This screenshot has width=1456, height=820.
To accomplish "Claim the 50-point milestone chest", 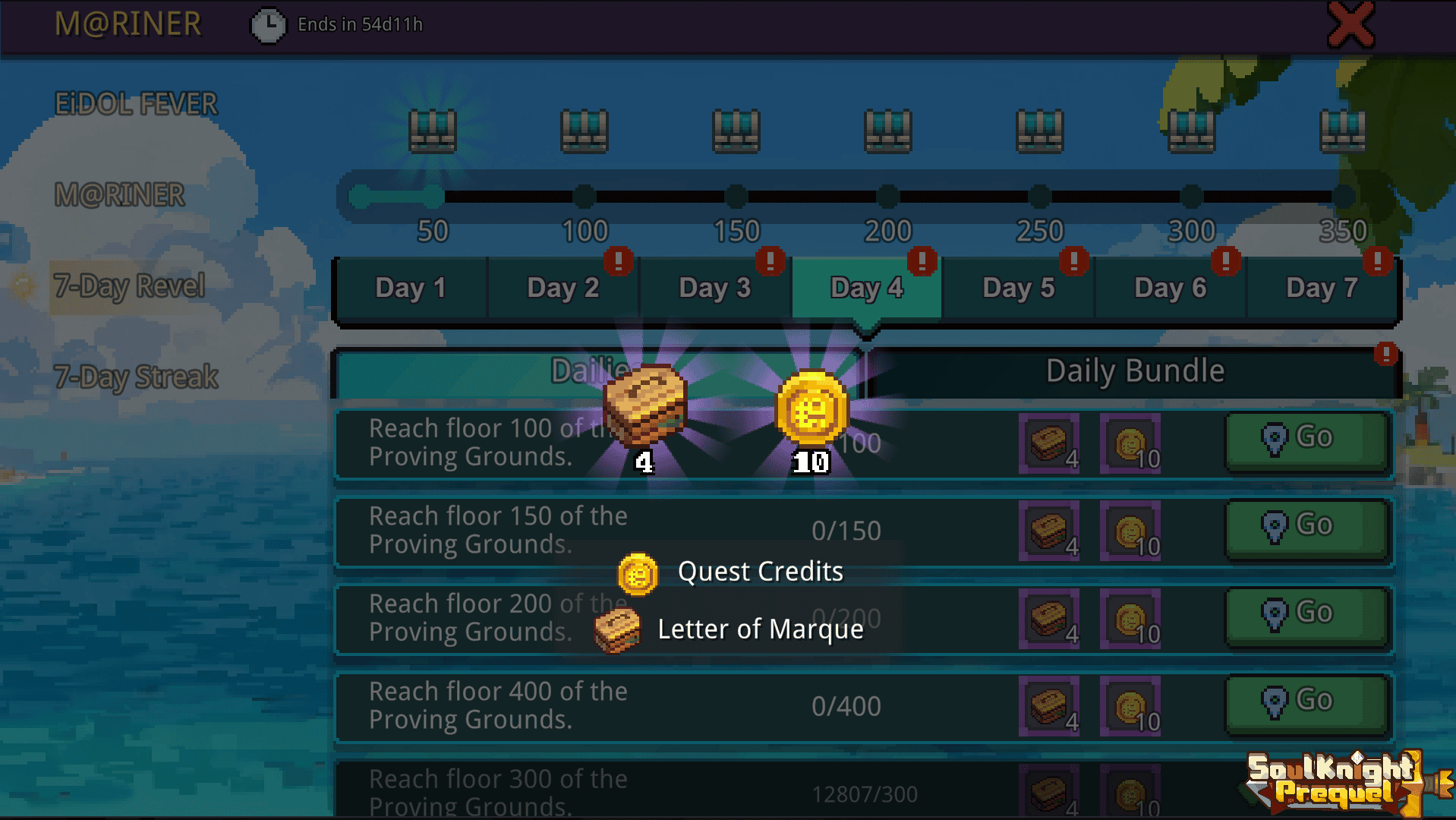I will [x=433, y=131].
